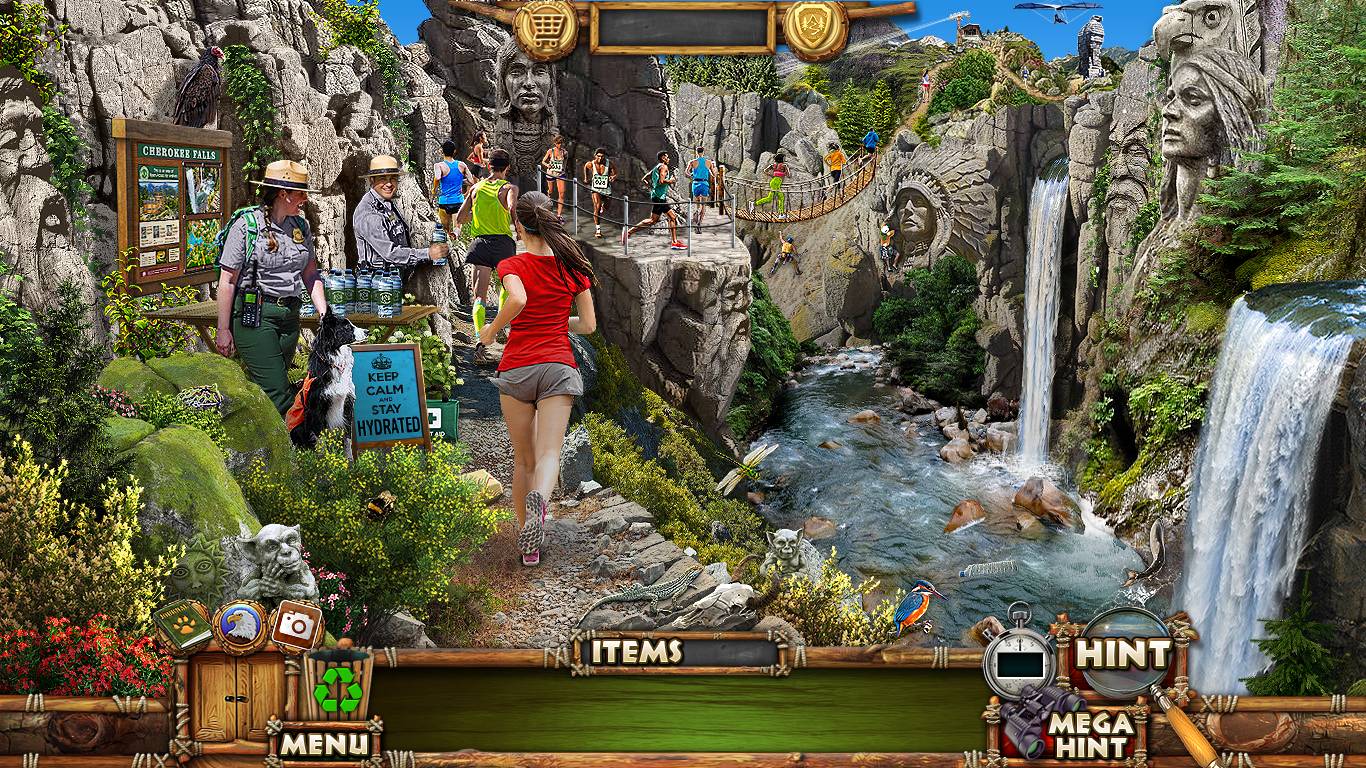Screen dimensions: 1366x768
Task: Open the green paw print journal
Action: point(183,625)
